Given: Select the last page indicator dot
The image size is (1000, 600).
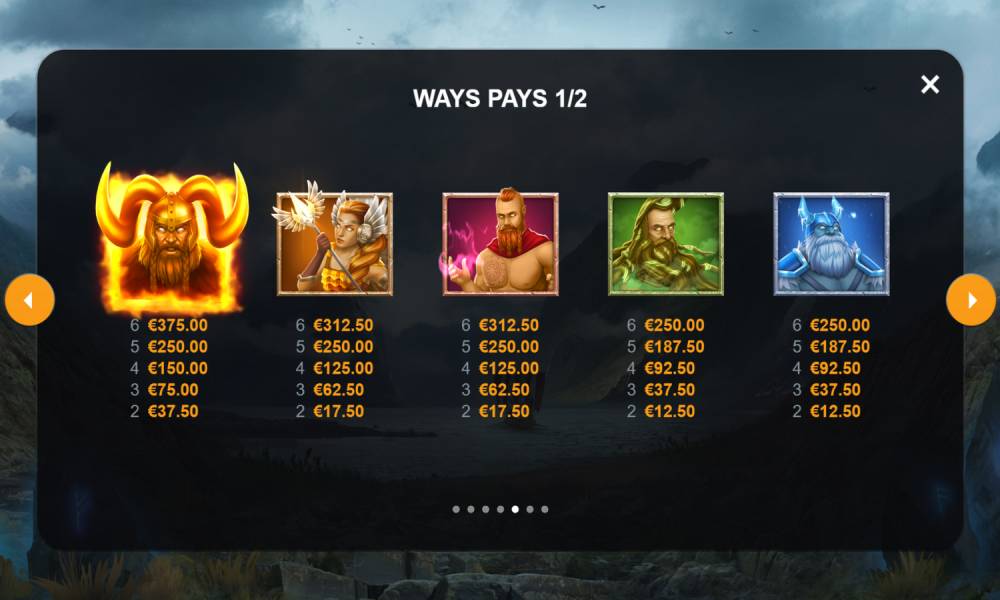Looking at the screenshot, I should [544, 509].
